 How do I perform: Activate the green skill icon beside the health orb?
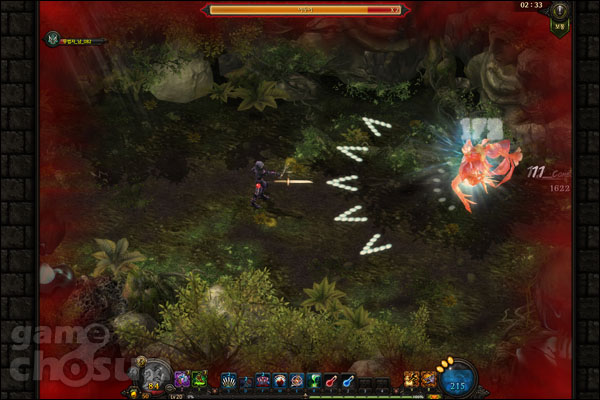click(199, 377)
